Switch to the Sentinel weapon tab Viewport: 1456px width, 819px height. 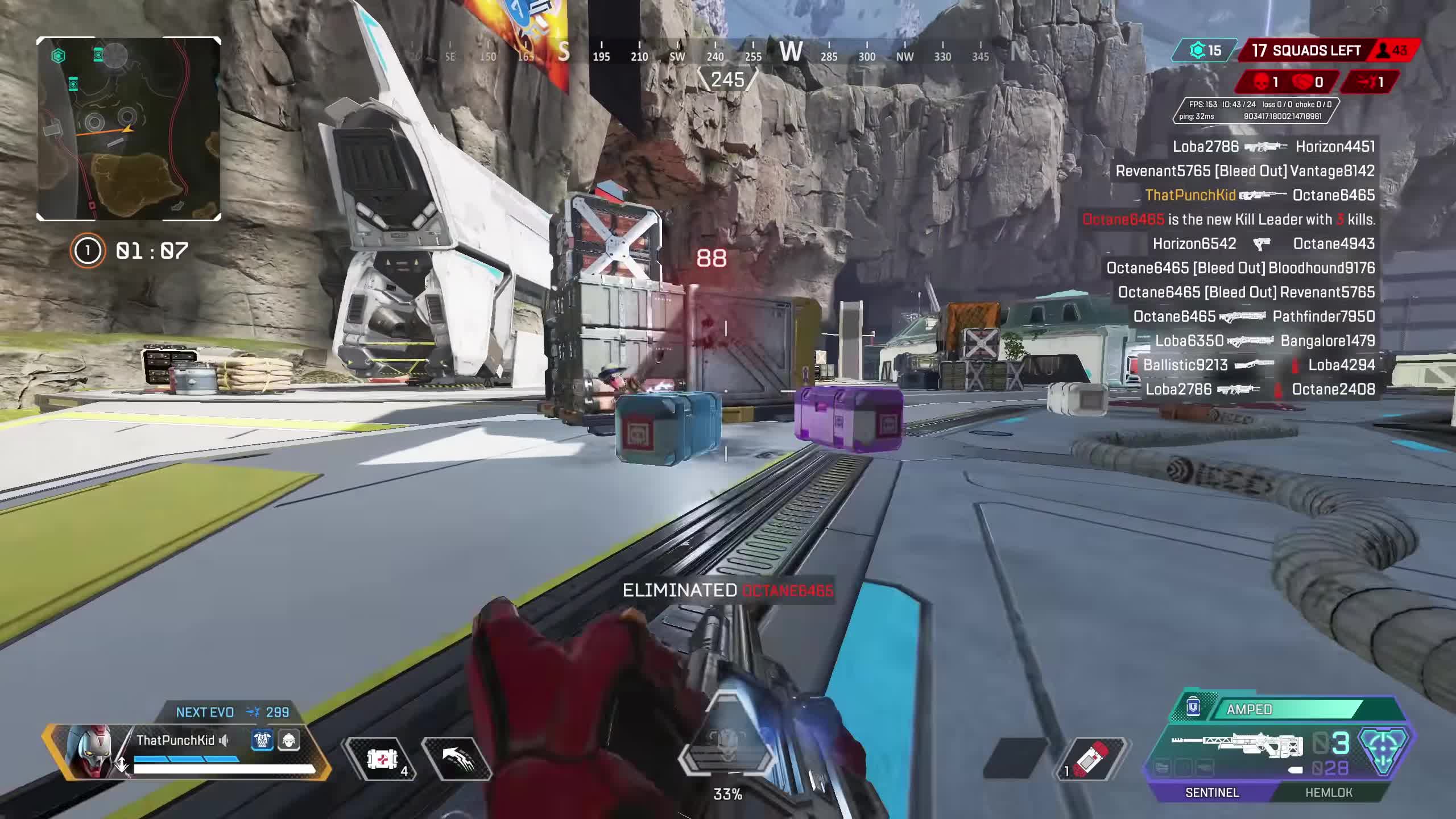pyautogui.click(x=1211, y=792)
